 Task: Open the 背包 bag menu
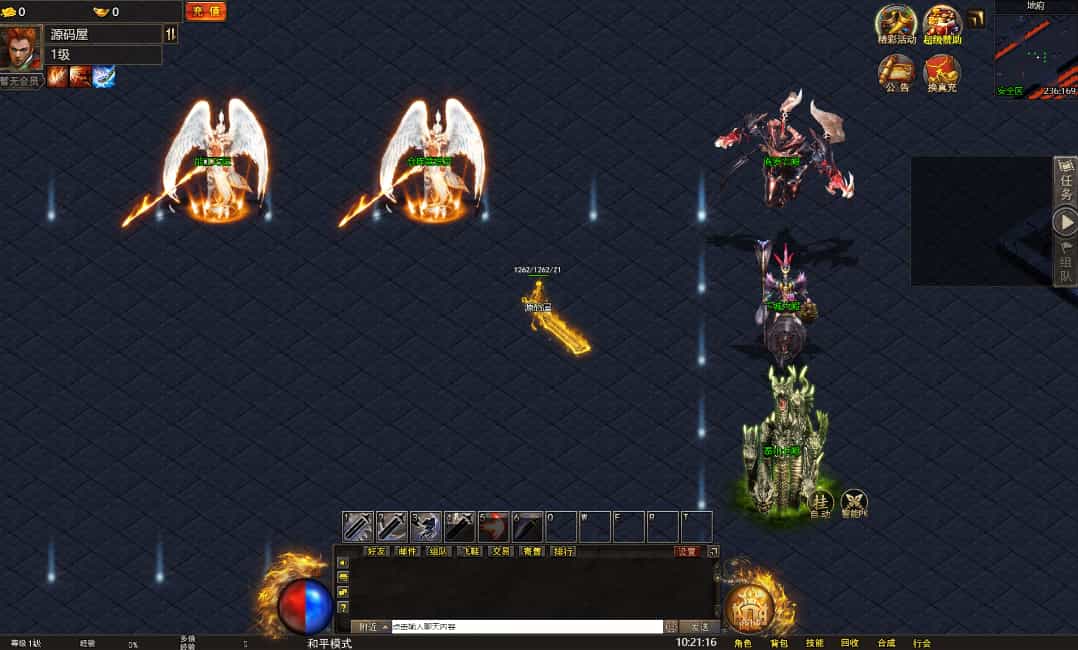pyautogui.click(x=779, y=643)
